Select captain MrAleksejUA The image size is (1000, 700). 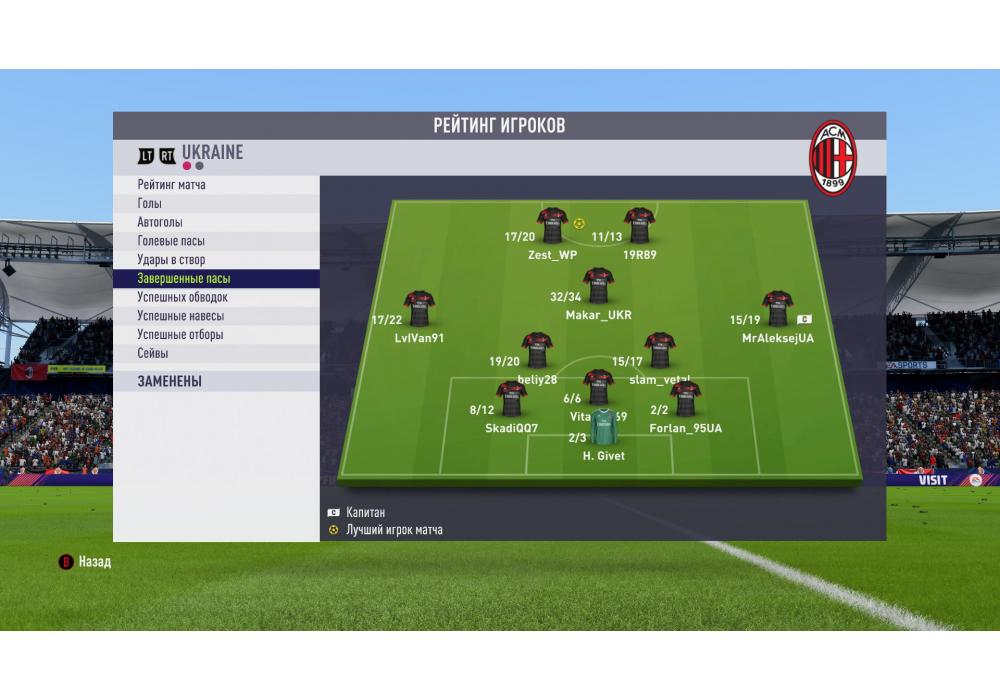click(x=777, y=309)
